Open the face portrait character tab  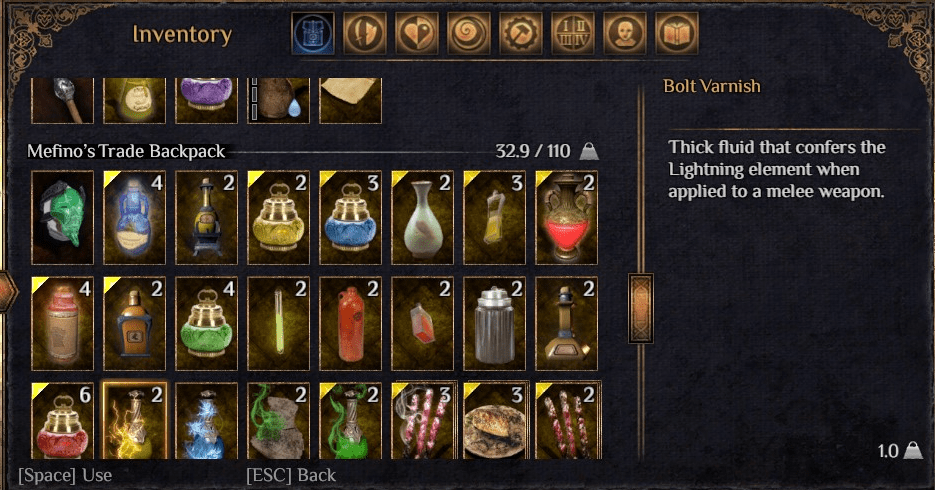tap(625, 34)
